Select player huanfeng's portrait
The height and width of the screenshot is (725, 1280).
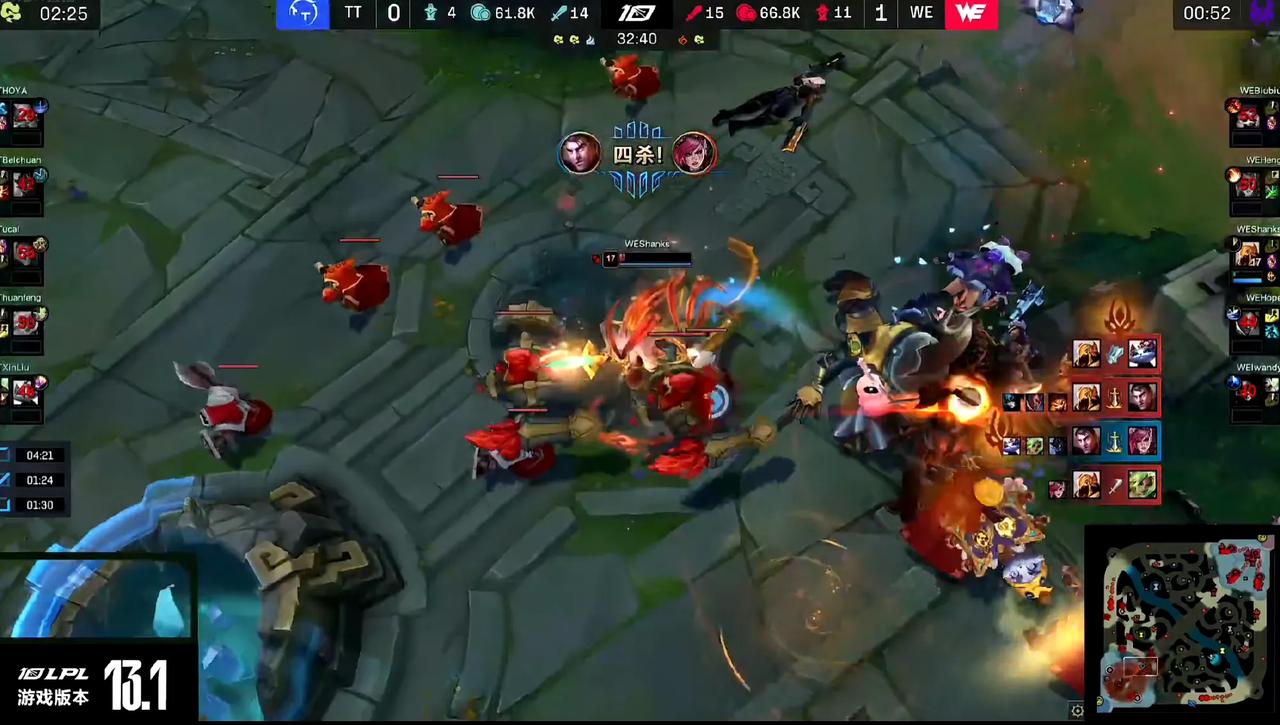(25, 322)
